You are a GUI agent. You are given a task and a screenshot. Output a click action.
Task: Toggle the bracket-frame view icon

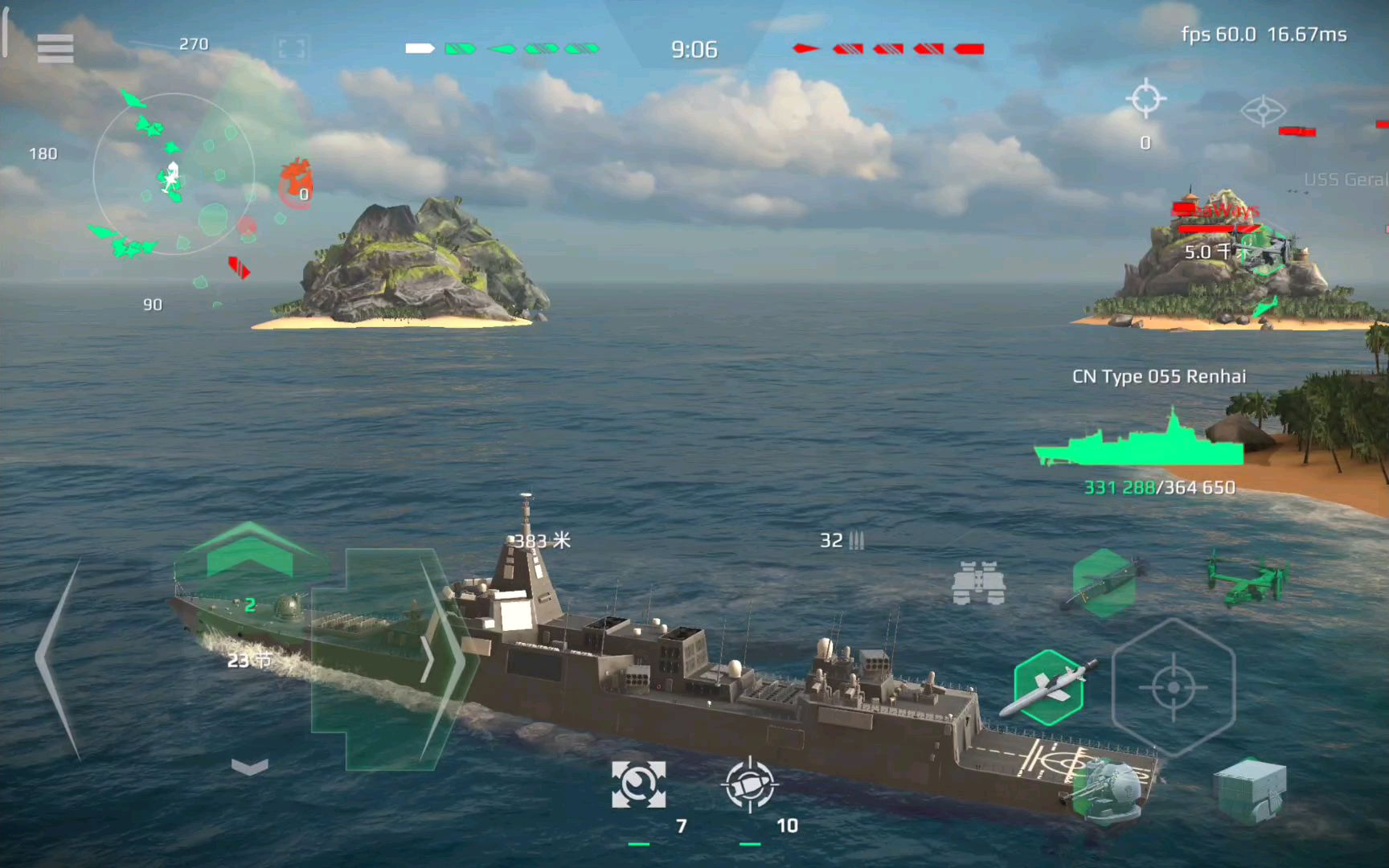(291, 49)
